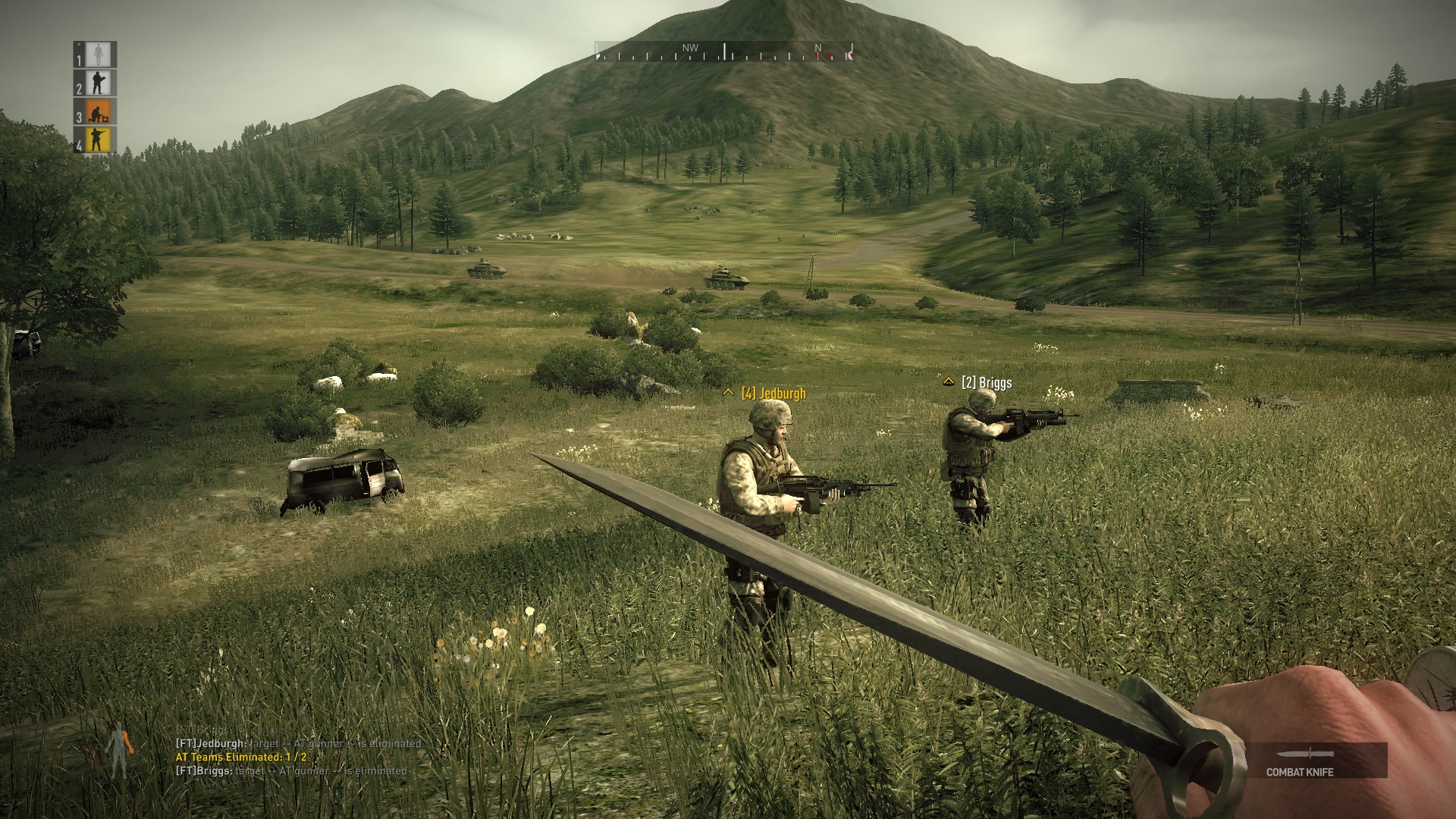Expand the [2] Briggs nameplate marker
This screenshot has width=1456, height=819.
pyautogui.click(x=986, y=383)
